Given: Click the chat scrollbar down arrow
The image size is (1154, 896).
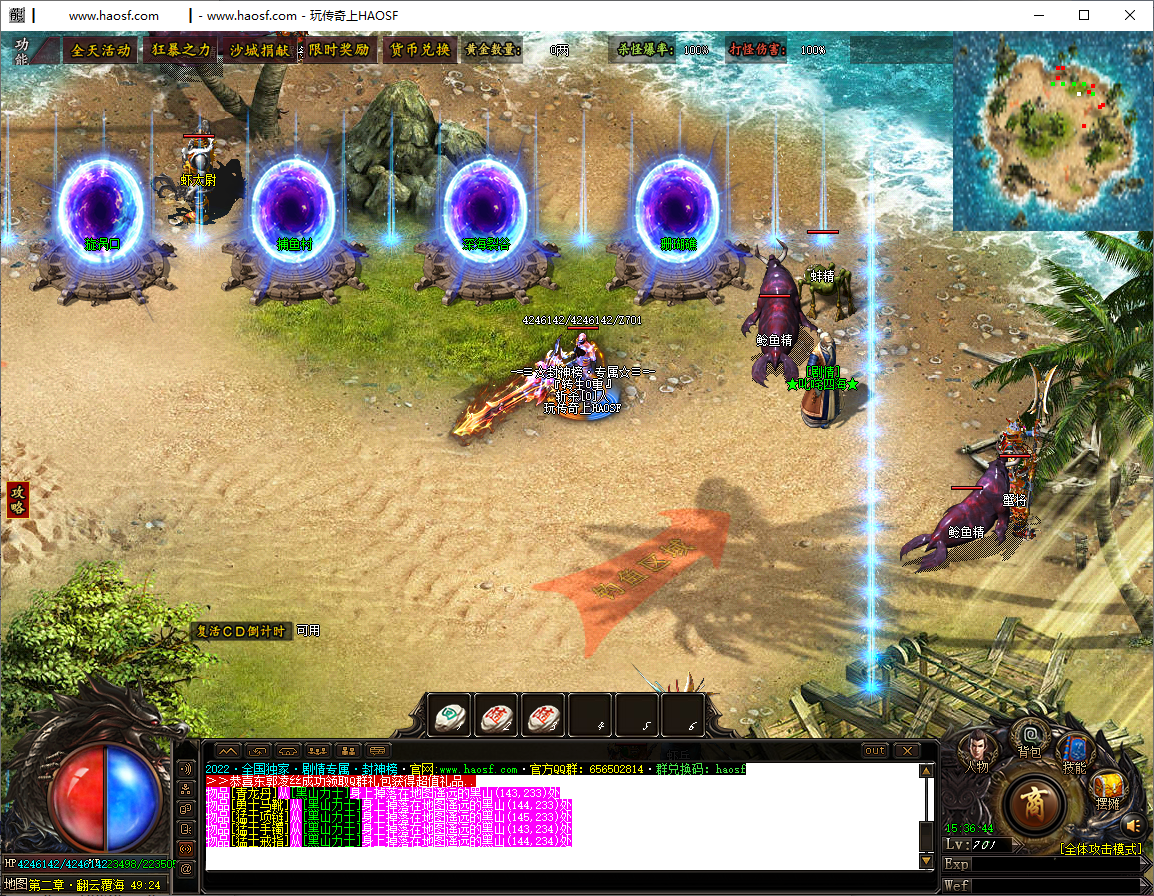Looking at the screenshot, I should pos(927,861).
